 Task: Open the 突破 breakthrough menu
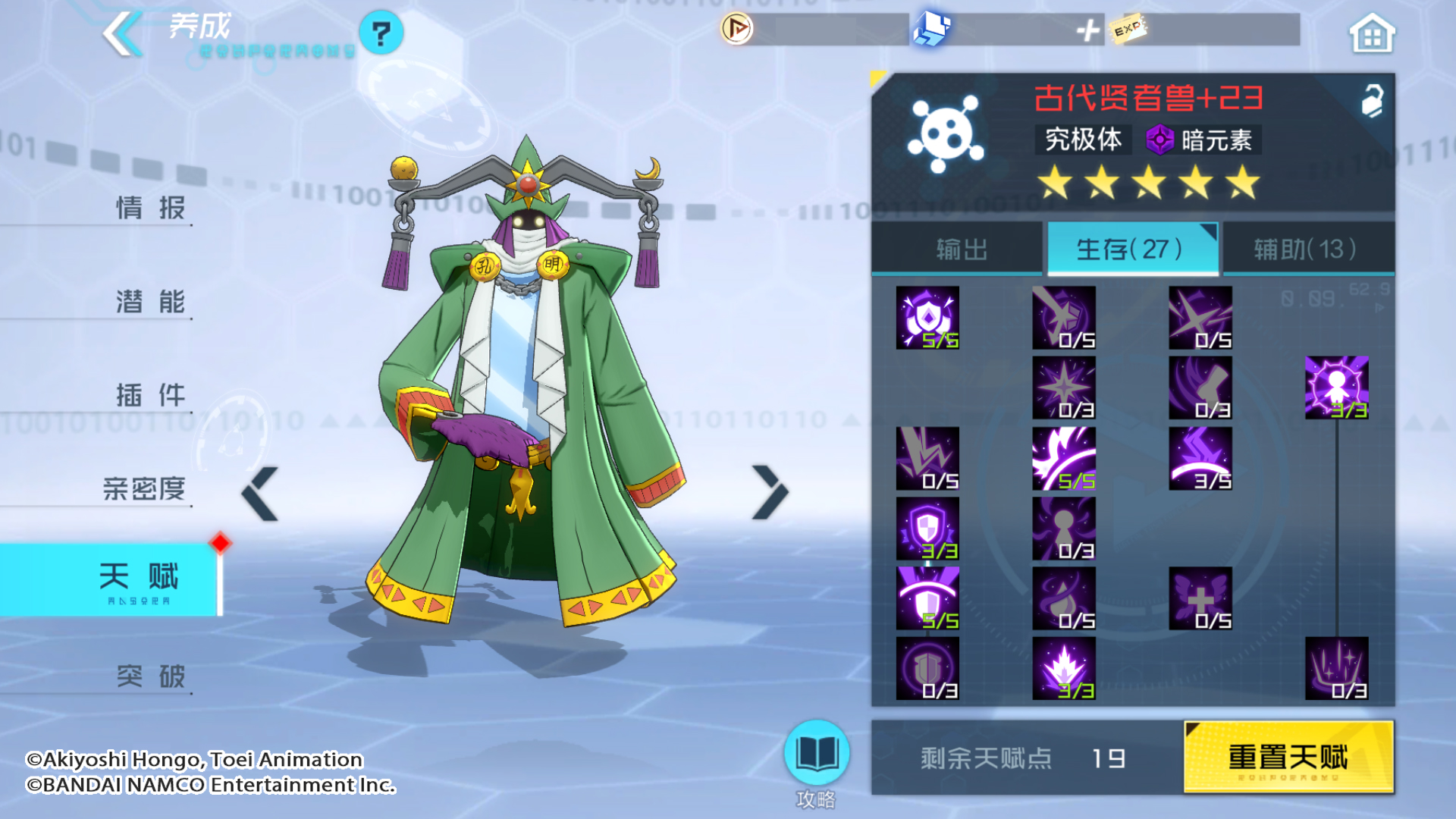(150, 676)
